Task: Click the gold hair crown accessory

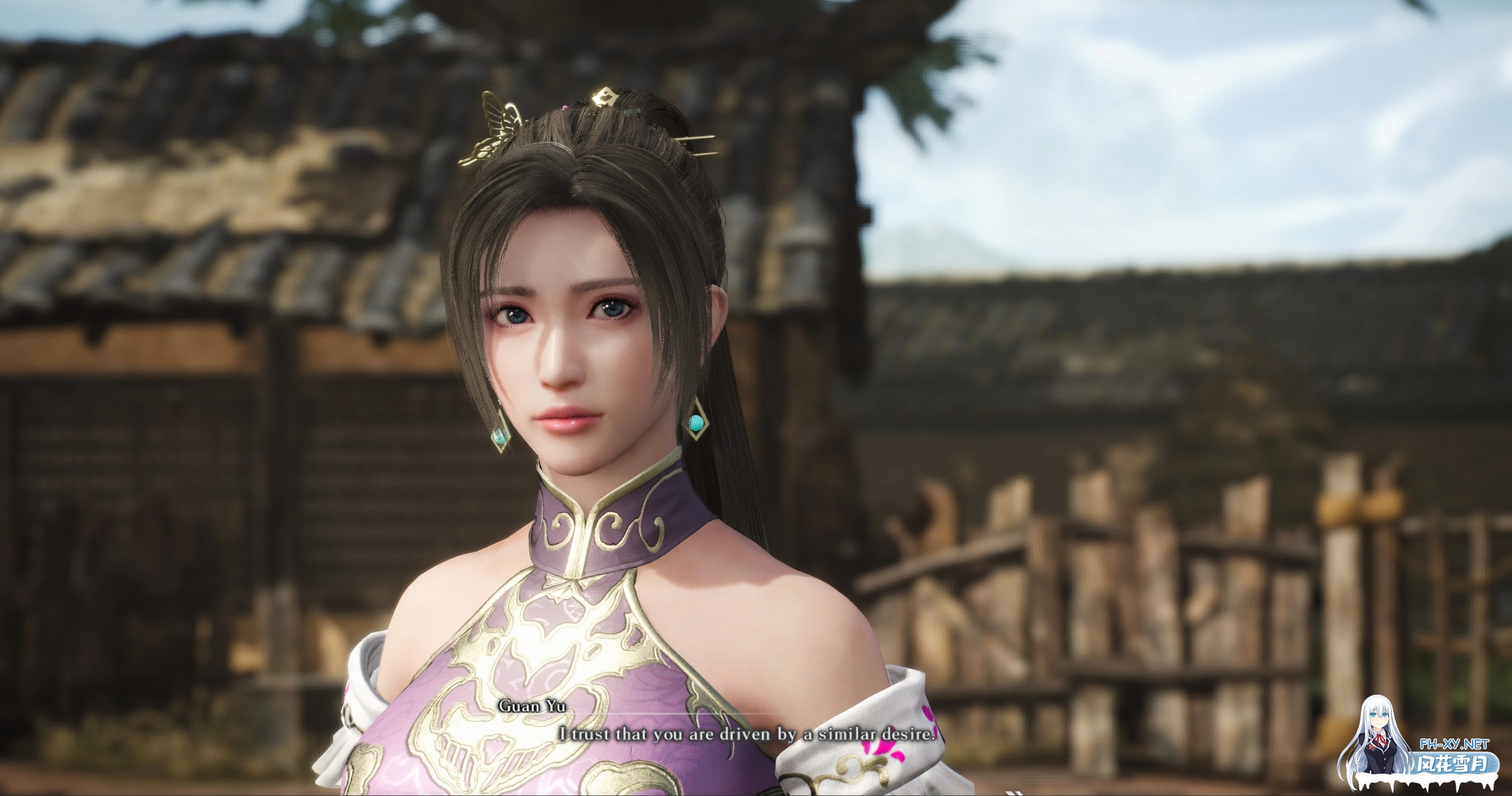Action: pyautogui.click(x=604, y=96)
